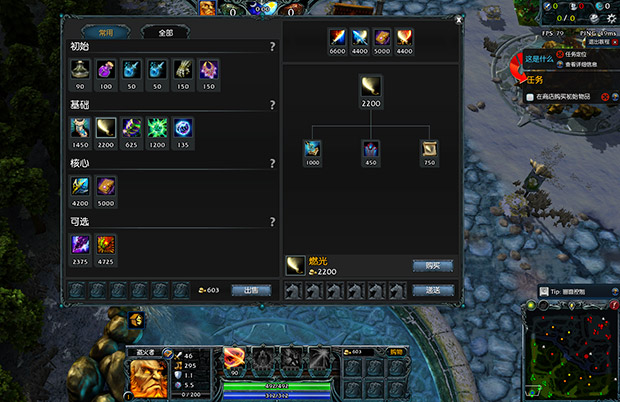Pick the 4200-gold core item
Image resolution: width=620 pixels, height=402 pixels.
[x=80, y=186]
